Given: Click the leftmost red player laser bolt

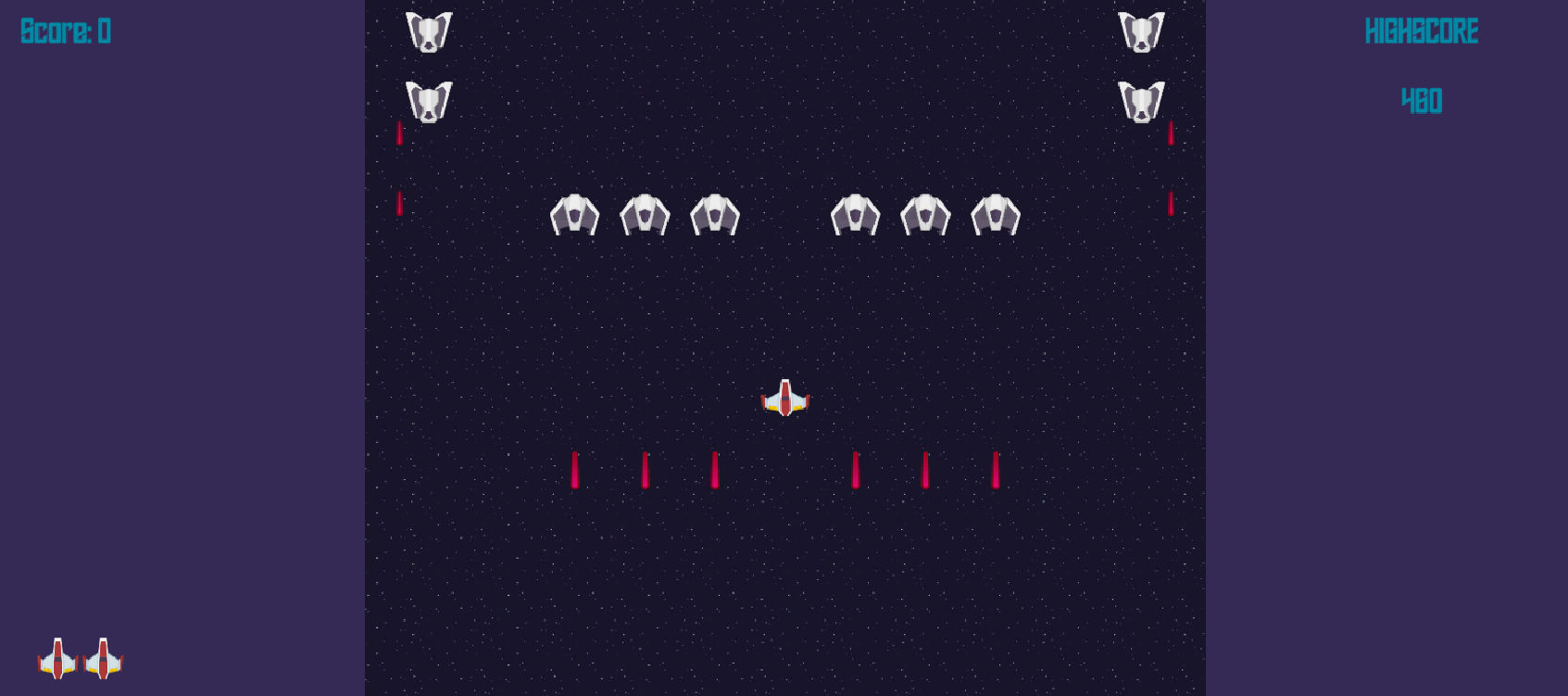Looking at the screenshot, I should pyautogui.click(x=575, y=469).
